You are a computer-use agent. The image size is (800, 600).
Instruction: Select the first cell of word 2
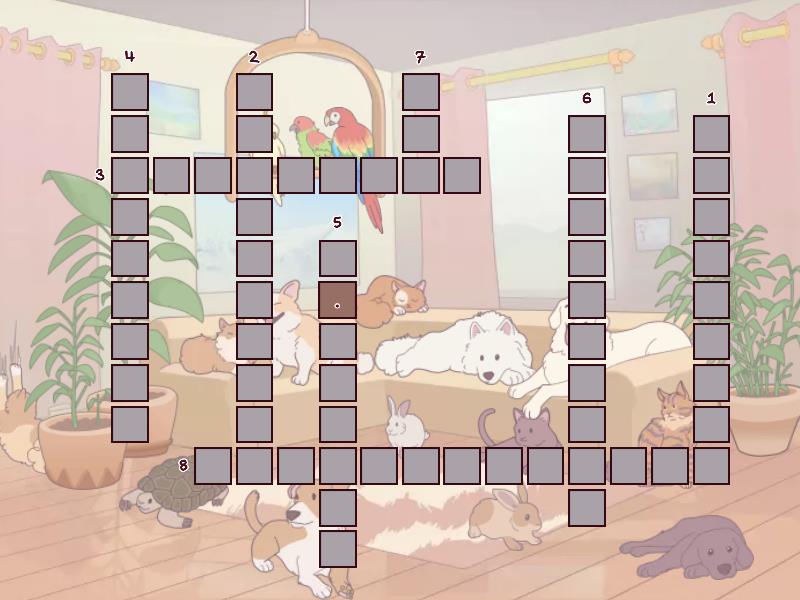[x=254, y=92]
